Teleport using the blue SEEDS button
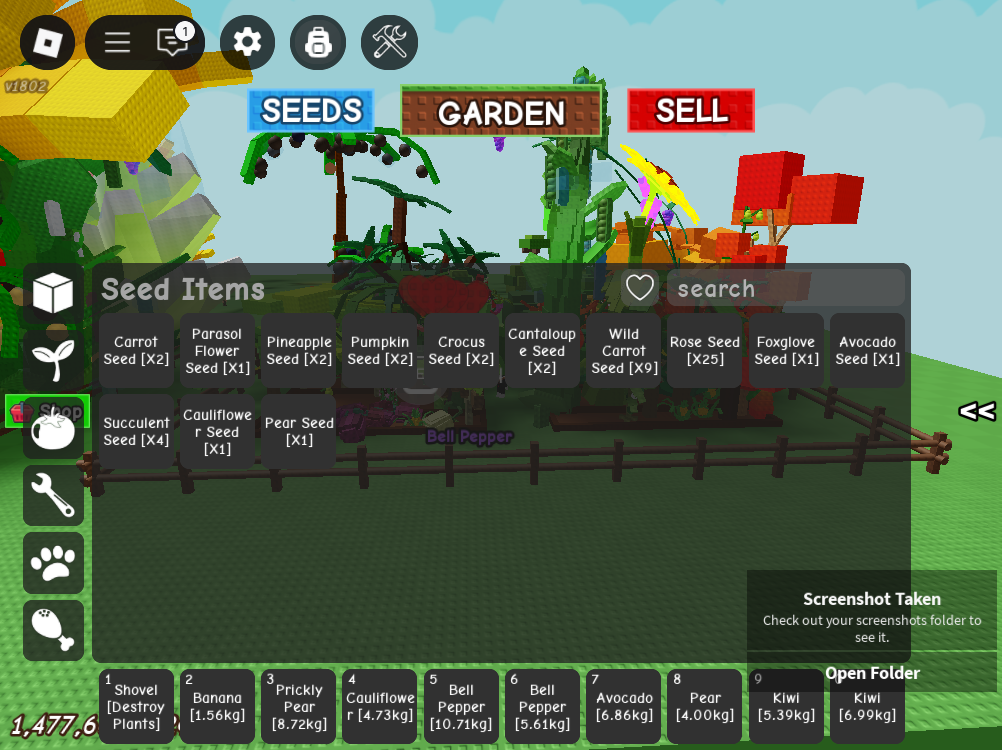 311,111
